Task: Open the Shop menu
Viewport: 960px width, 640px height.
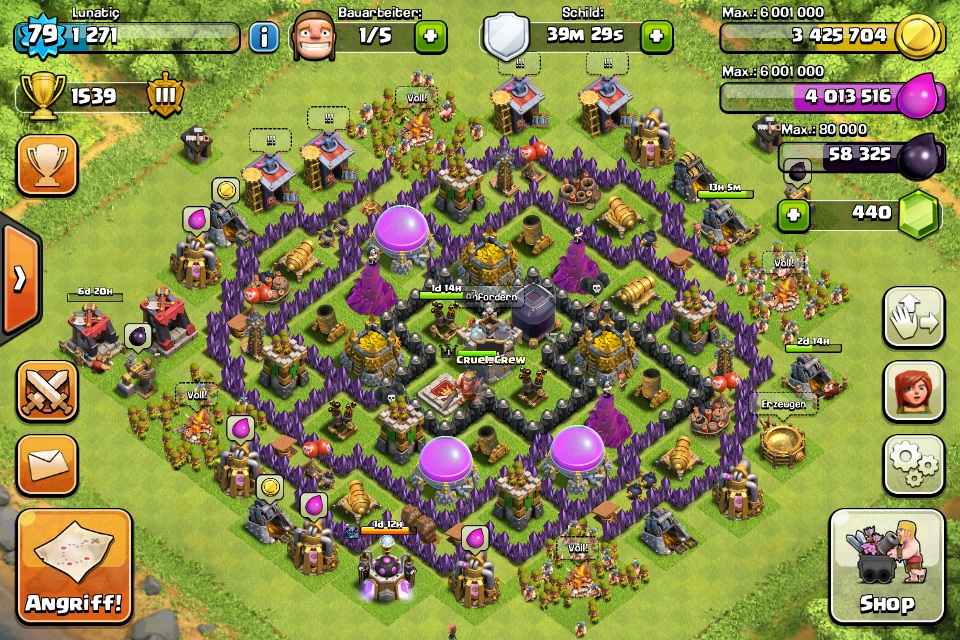Action: (x=887, y=566)
